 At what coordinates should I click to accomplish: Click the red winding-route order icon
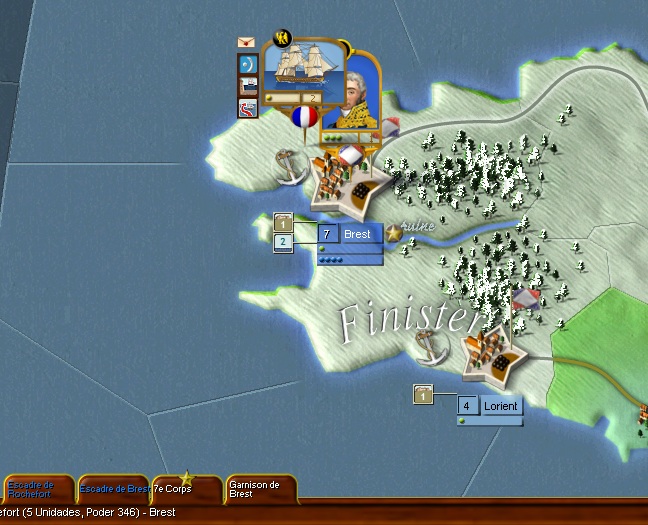click(x=247, y=107)
